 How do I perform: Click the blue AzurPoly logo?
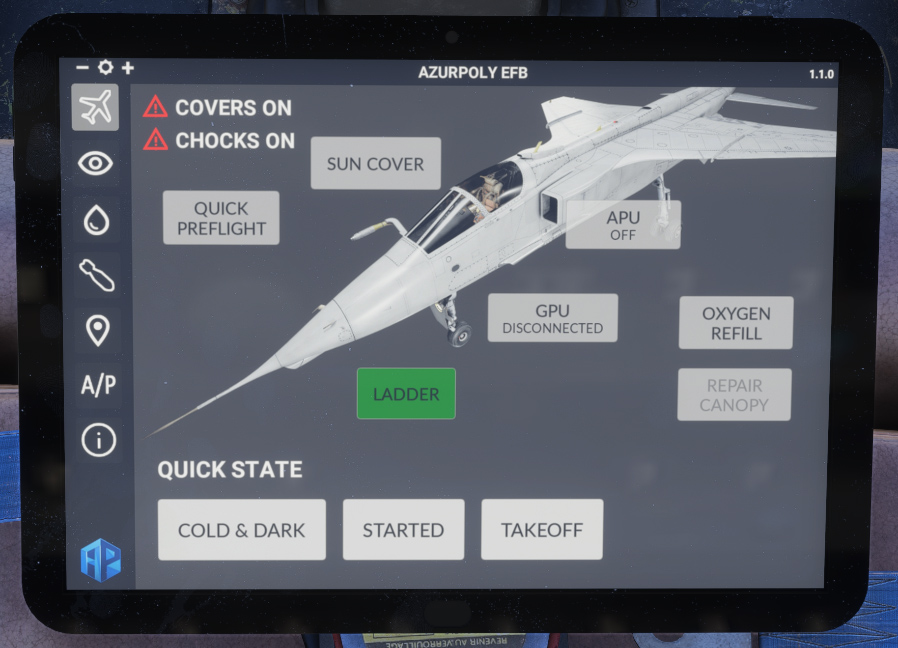(100, 560)
